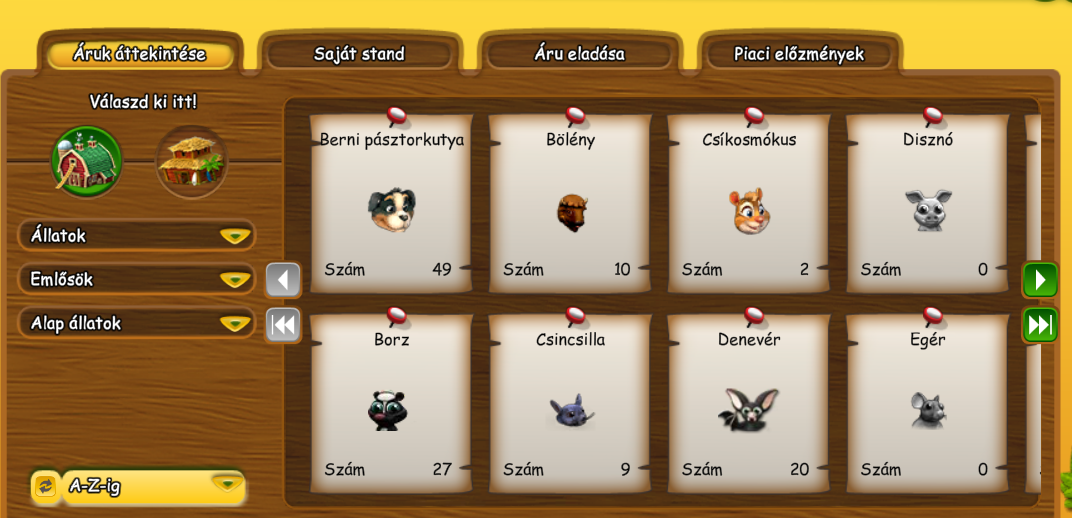Choose the Csíkosmókus card

click(x=749, y=205)
